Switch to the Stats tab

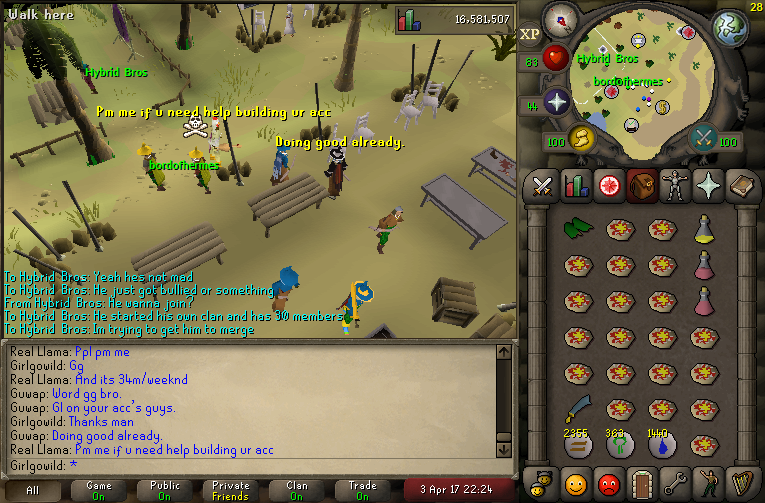(576, 186)
